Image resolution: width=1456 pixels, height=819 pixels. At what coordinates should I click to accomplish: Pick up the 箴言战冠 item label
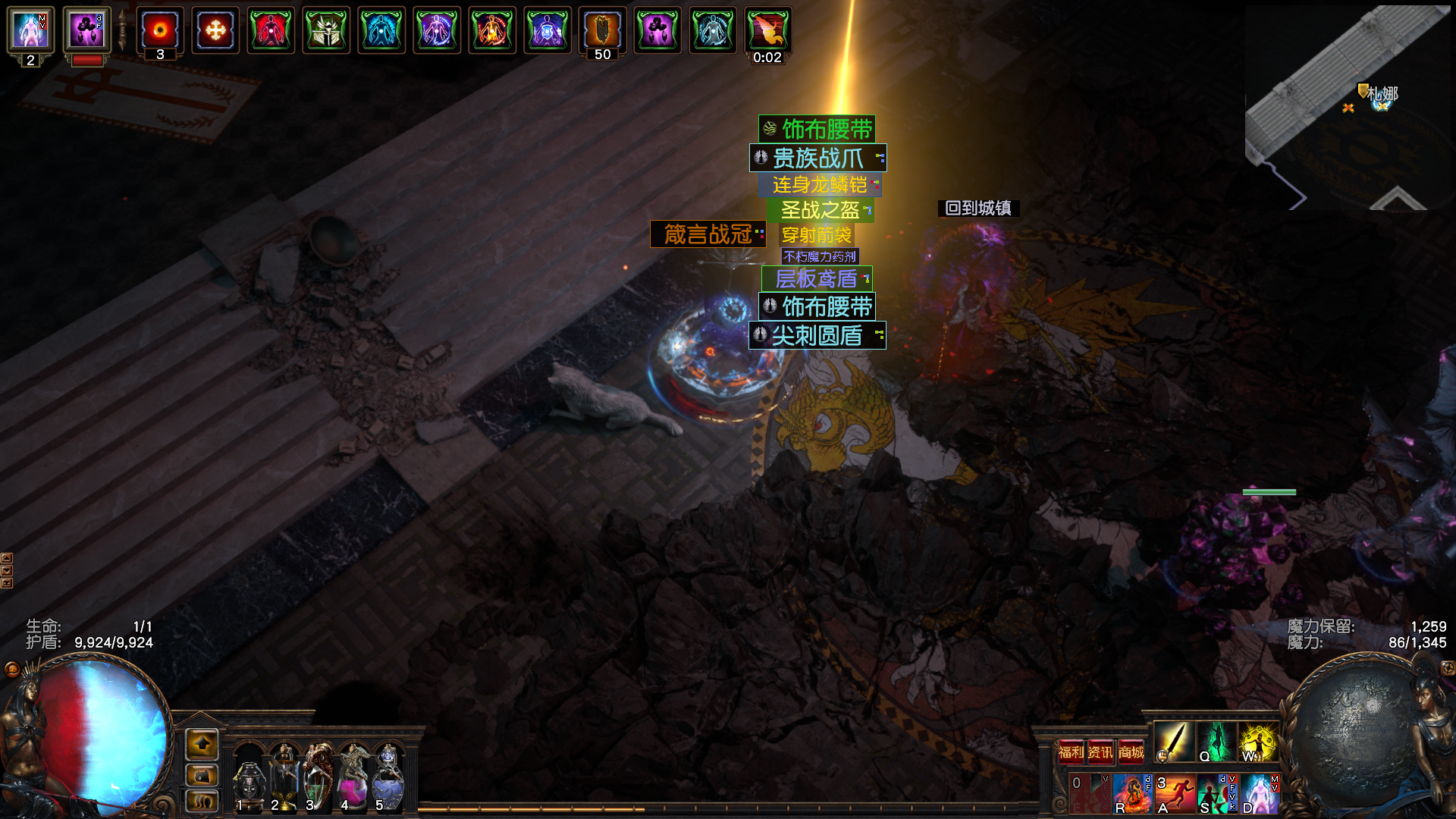(x=708, y=234)
